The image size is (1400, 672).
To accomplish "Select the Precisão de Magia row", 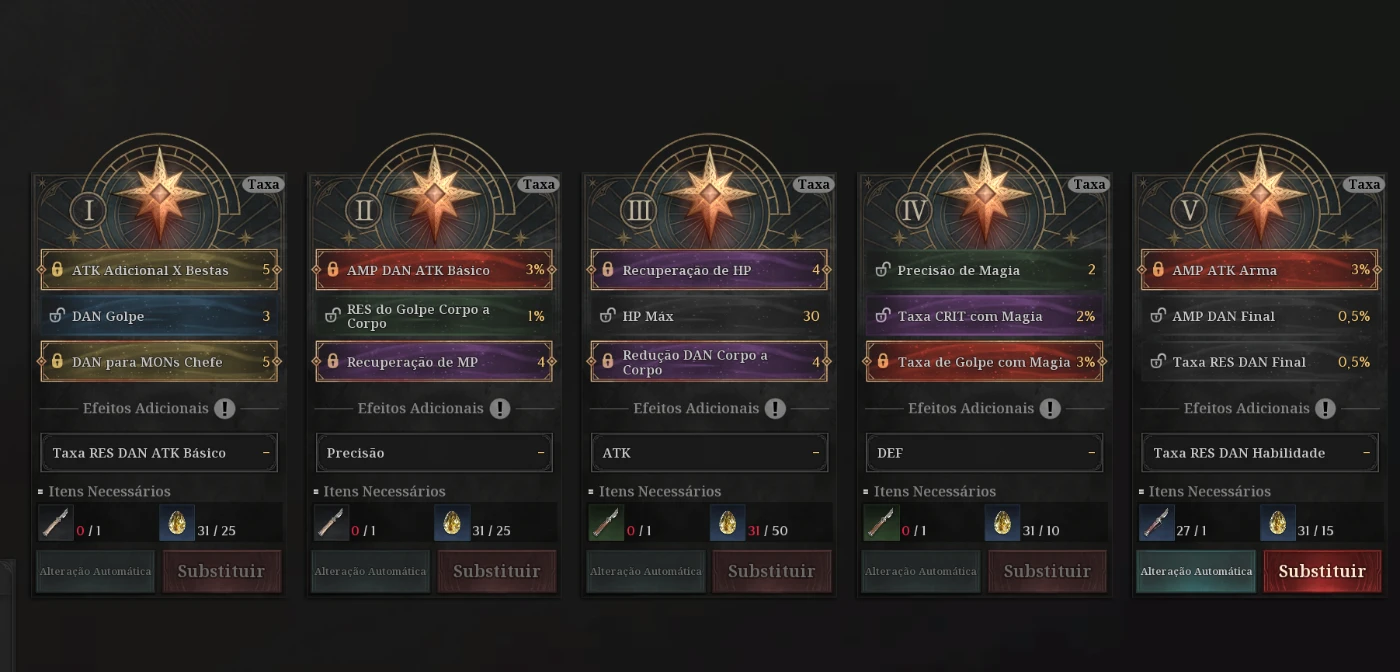I will tap(984, 270).
